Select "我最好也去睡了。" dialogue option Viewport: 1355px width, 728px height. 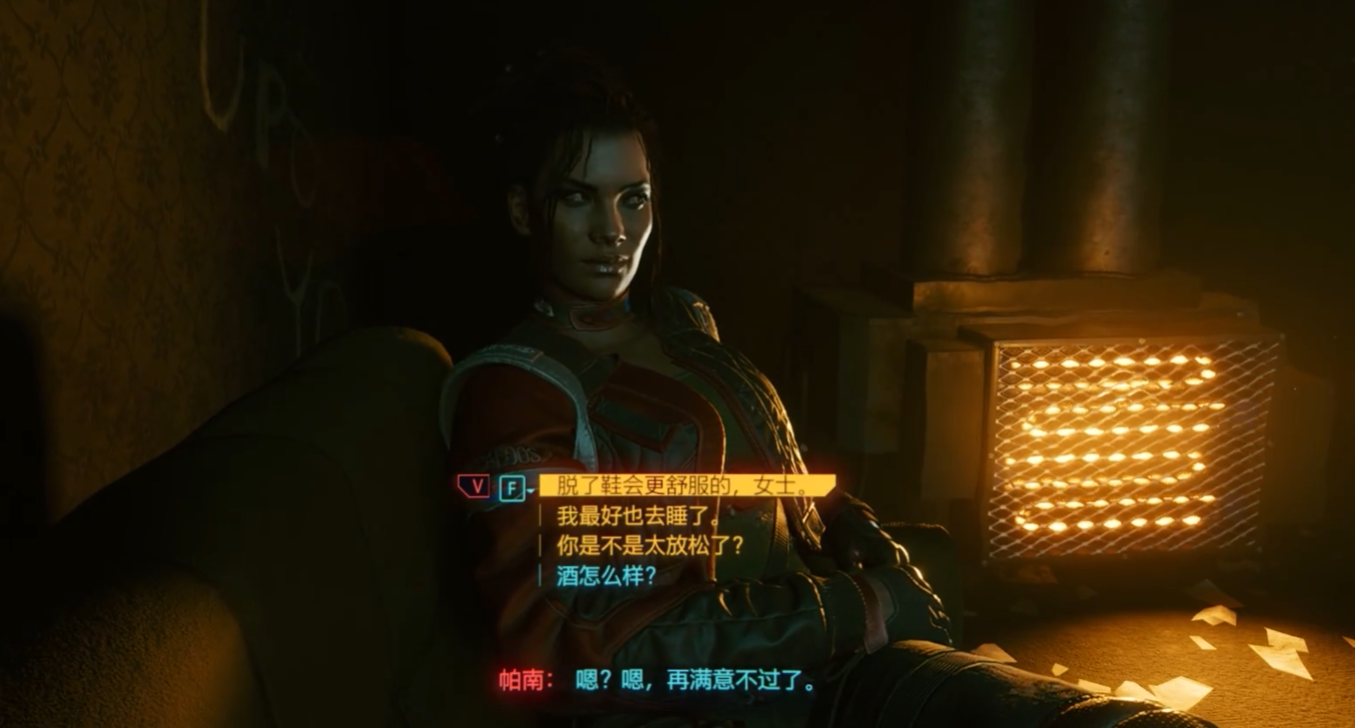(x=638, y=516)
